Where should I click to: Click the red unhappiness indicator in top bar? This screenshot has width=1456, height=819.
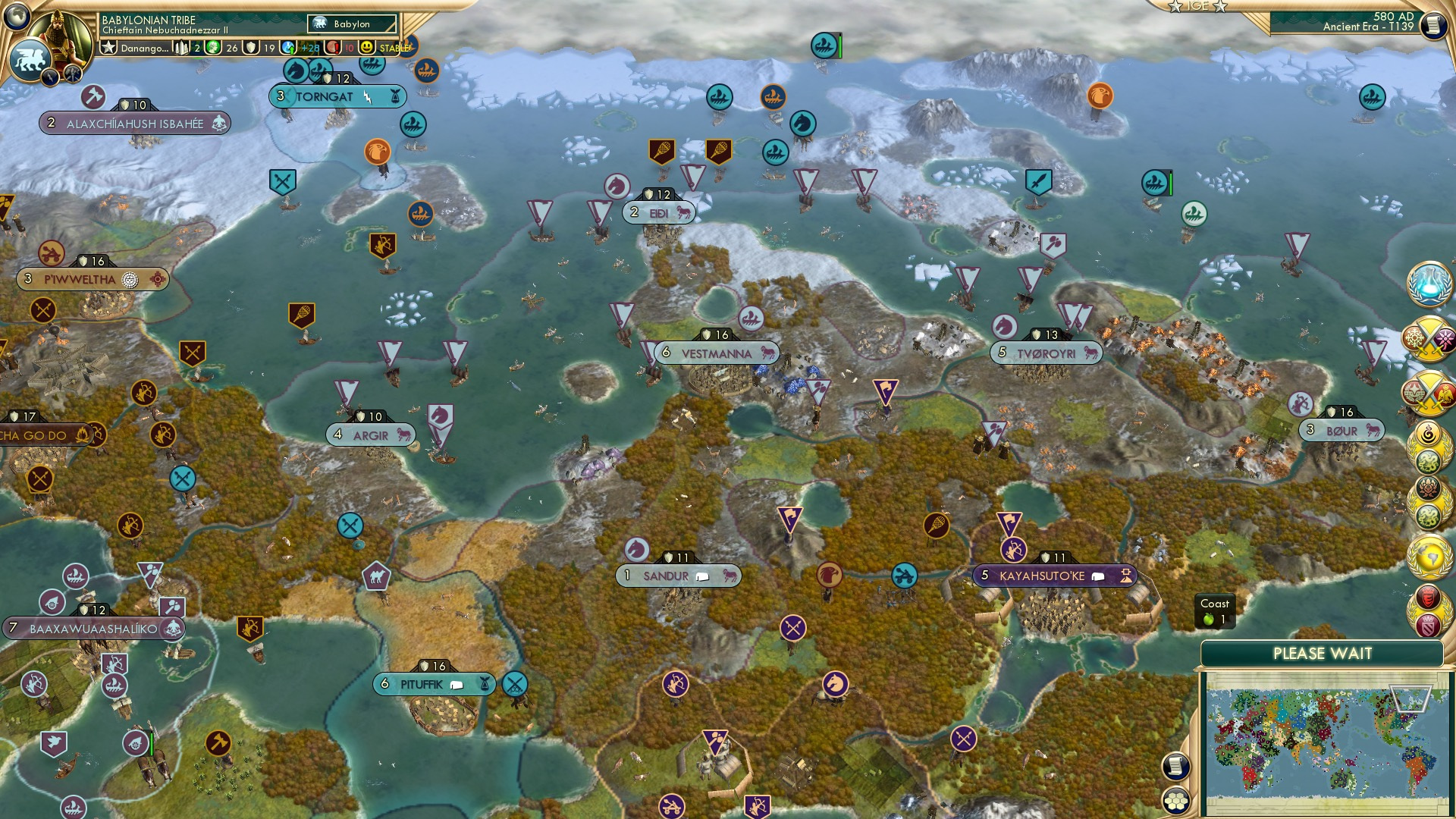[331, 48]
